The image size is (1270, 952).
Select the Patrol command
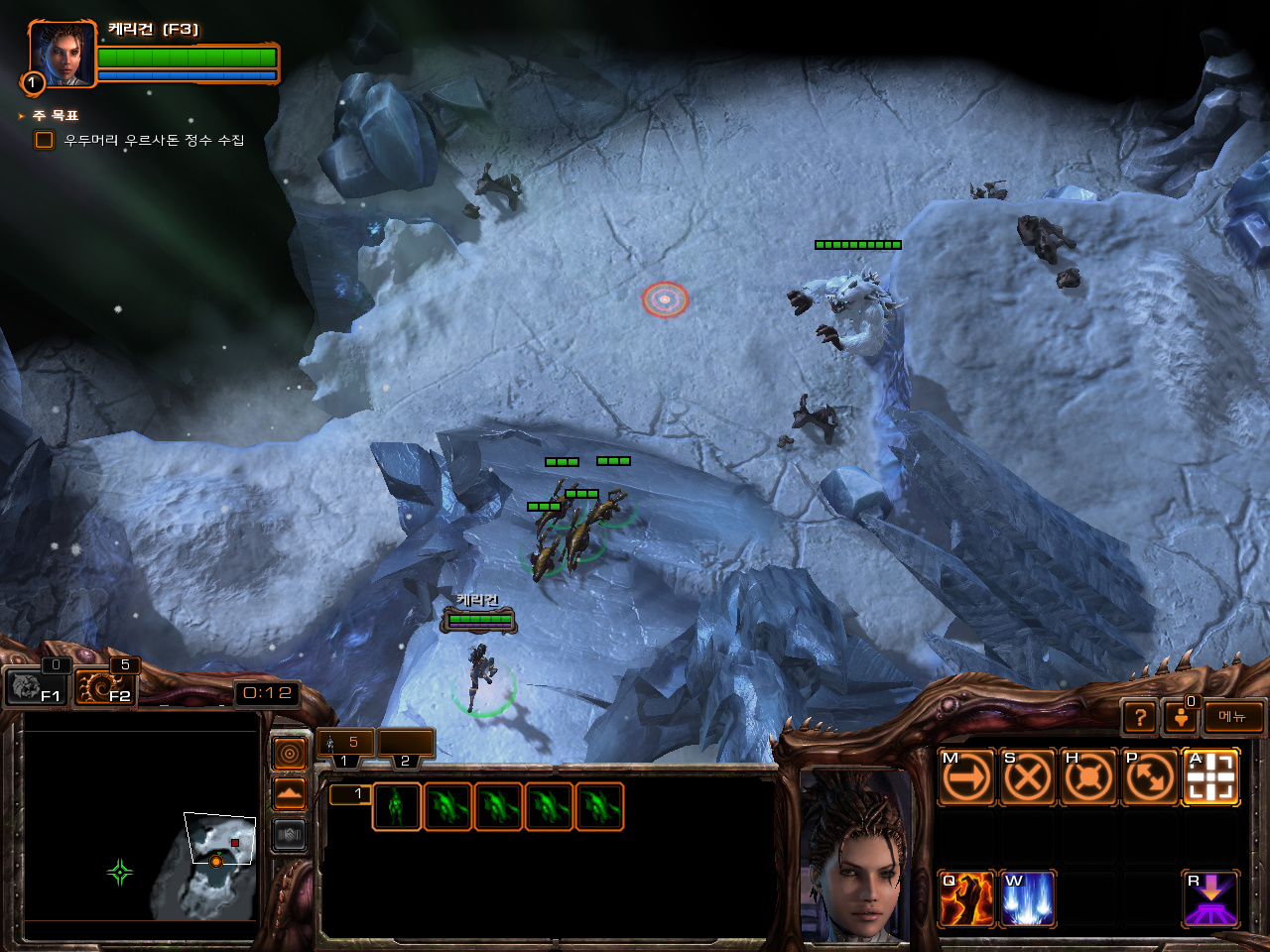pyautogui.click(x=1150, y=777)
